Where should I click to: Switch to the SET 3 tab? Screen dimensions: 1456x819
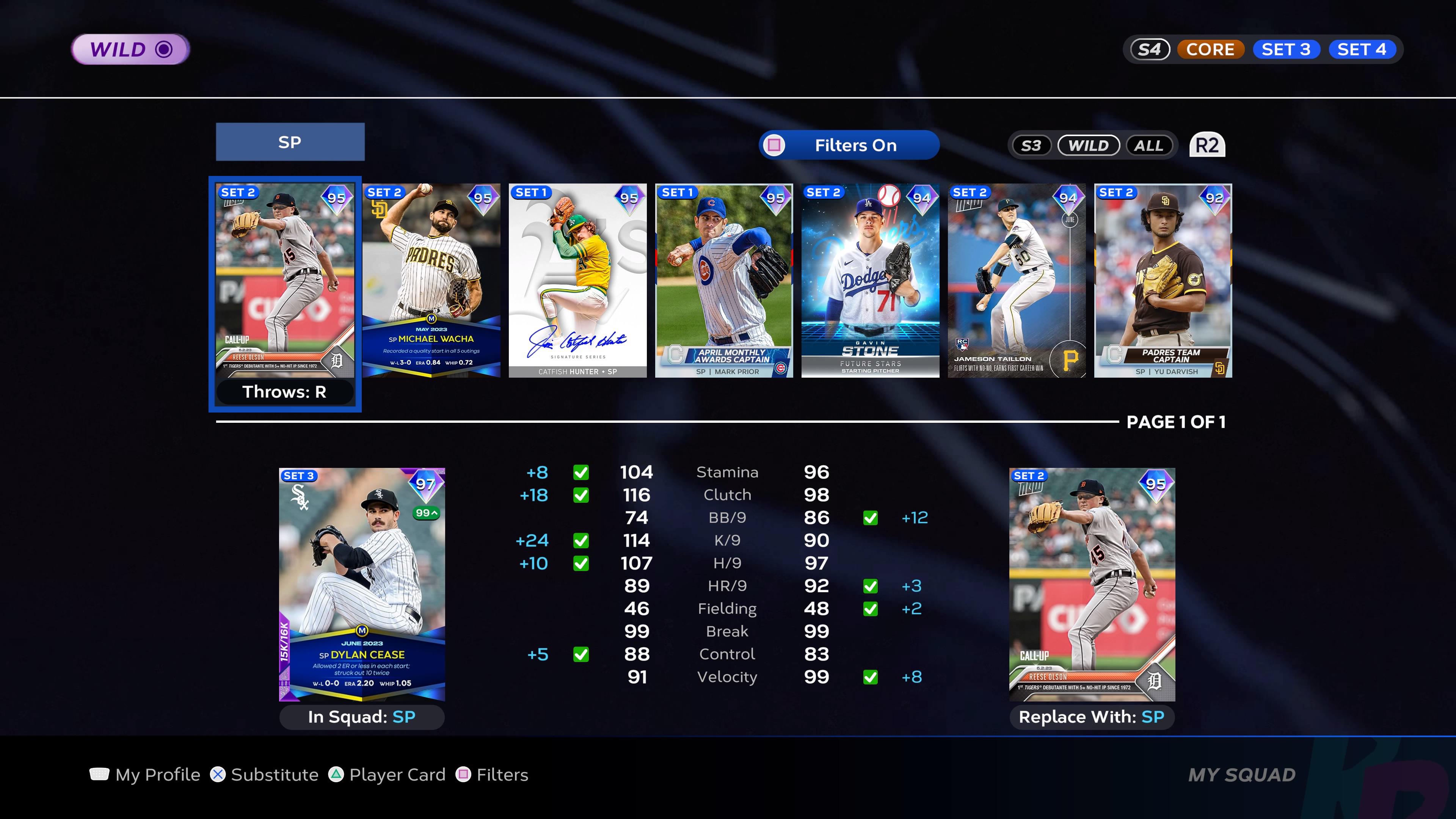(1287, 49)
